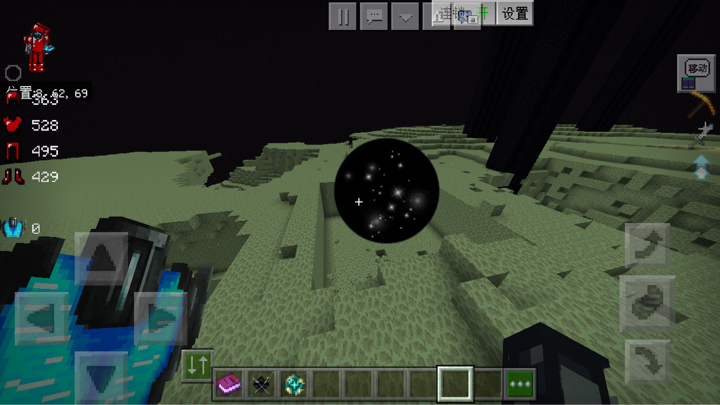Select the purple book hotbar slot
The height and width of the screenshot is (405, 720).
click(230, 383)
